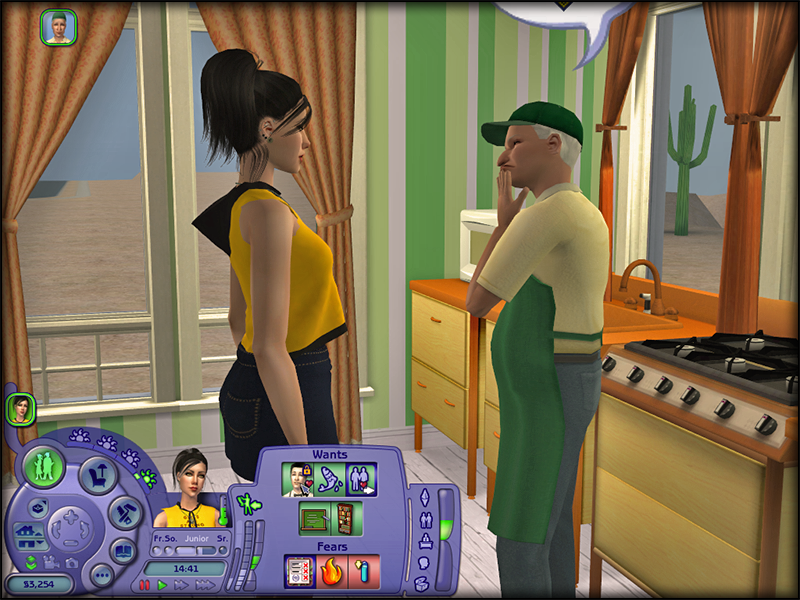The width and height of the screenshot is (800, 600).
Task: Select the fire fear icon
Action: coord(331,571)
